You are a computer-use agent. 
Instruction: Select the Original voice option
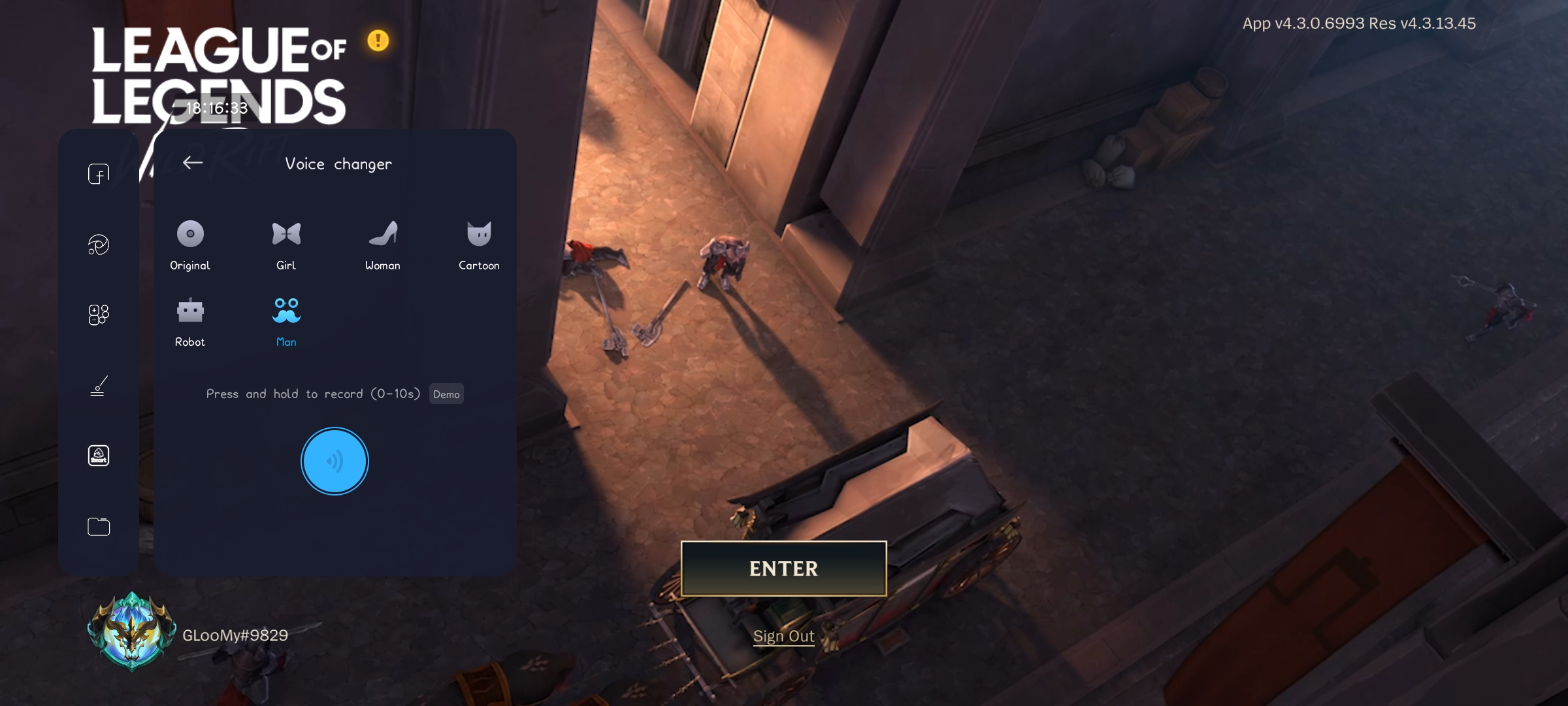pyautogui.click(x=190, y=244)
